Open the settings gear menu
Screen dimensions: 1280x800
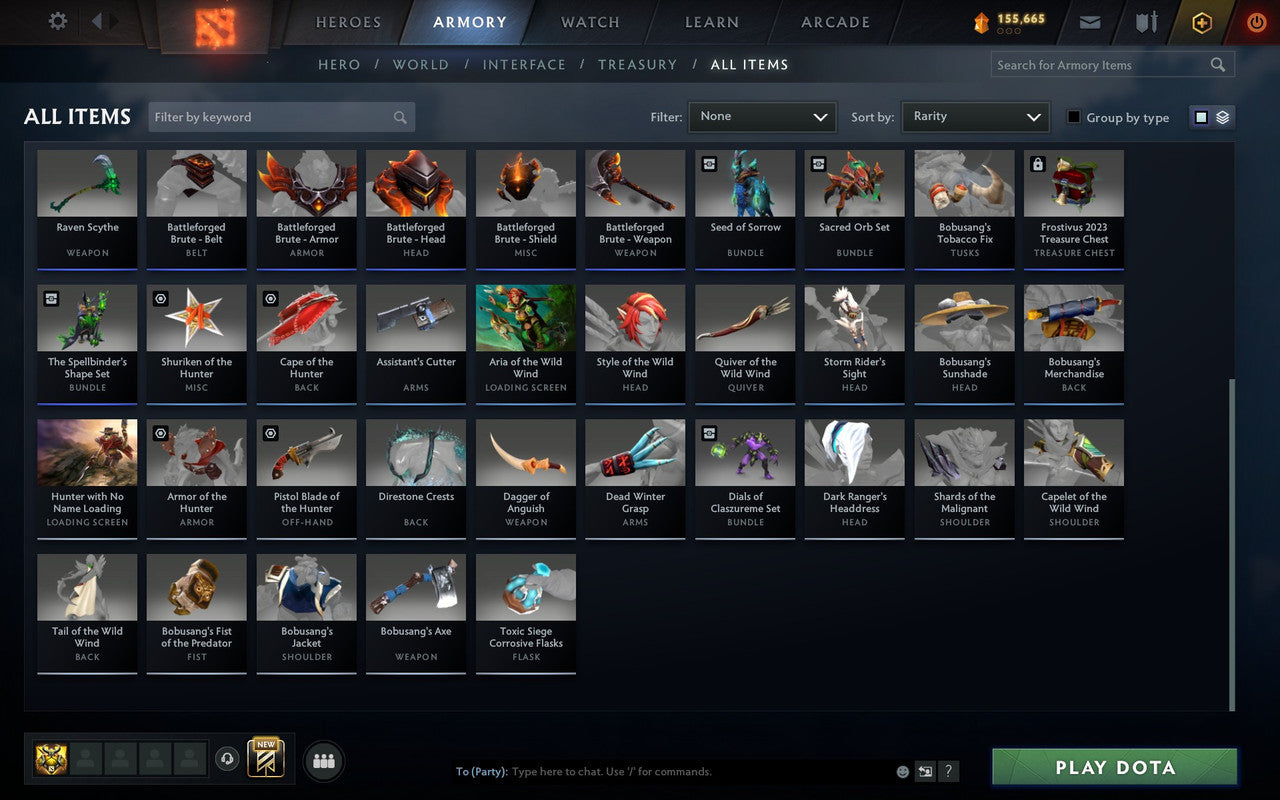pos(57,21)
